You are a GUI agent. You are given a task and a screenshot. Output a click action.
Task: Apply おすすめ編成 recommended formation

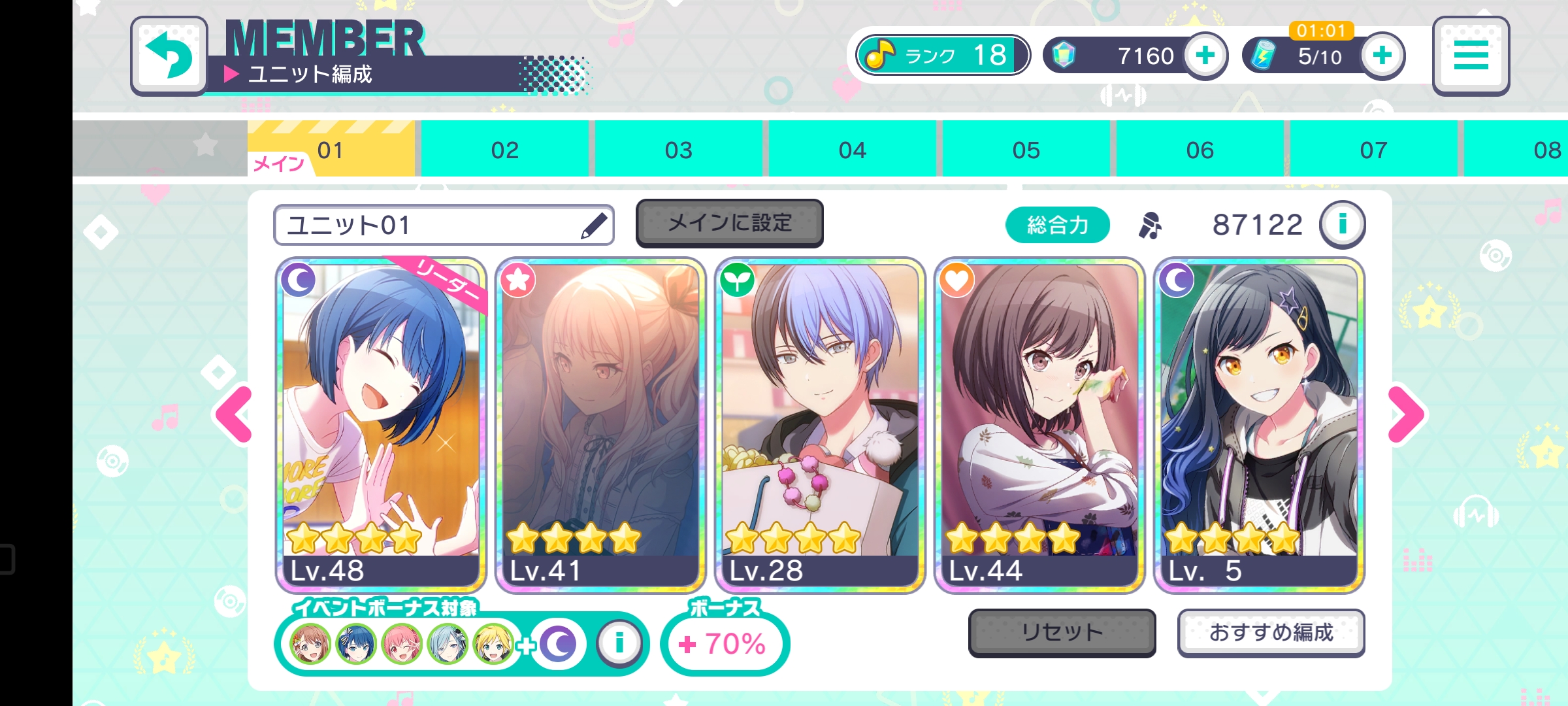tap(1271, 632)
